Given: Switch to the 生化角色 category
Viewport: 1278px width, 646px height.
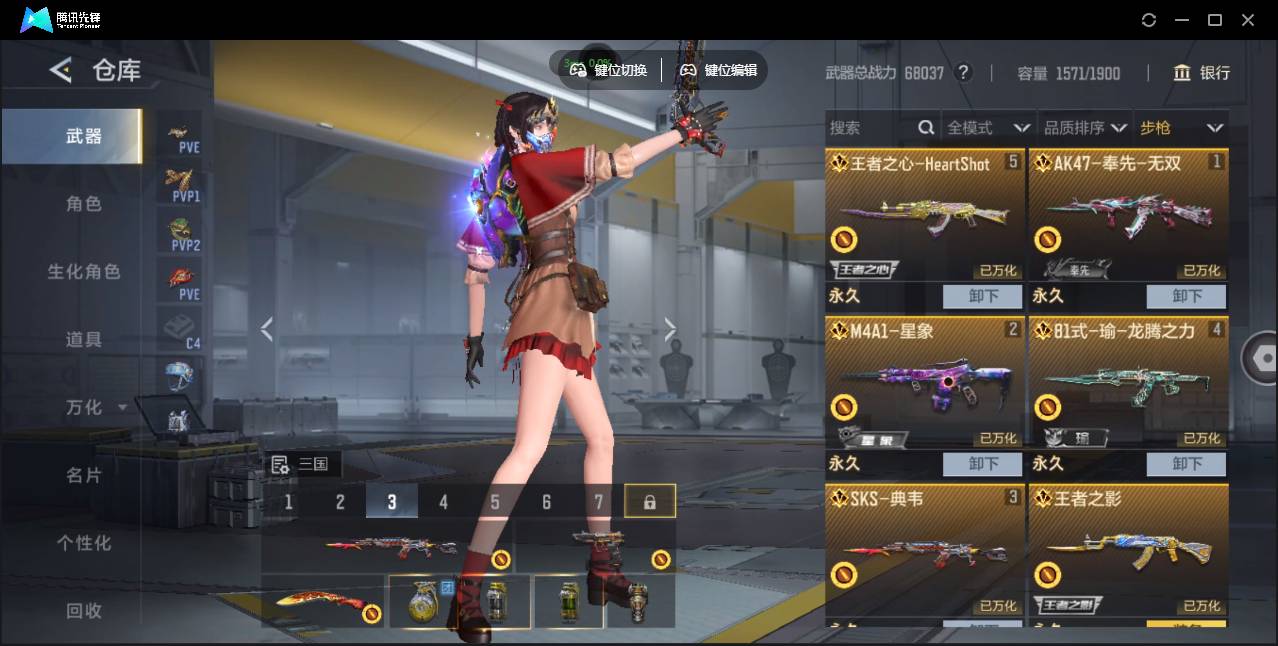Looking at the screenshot, I should pos(83,272).
